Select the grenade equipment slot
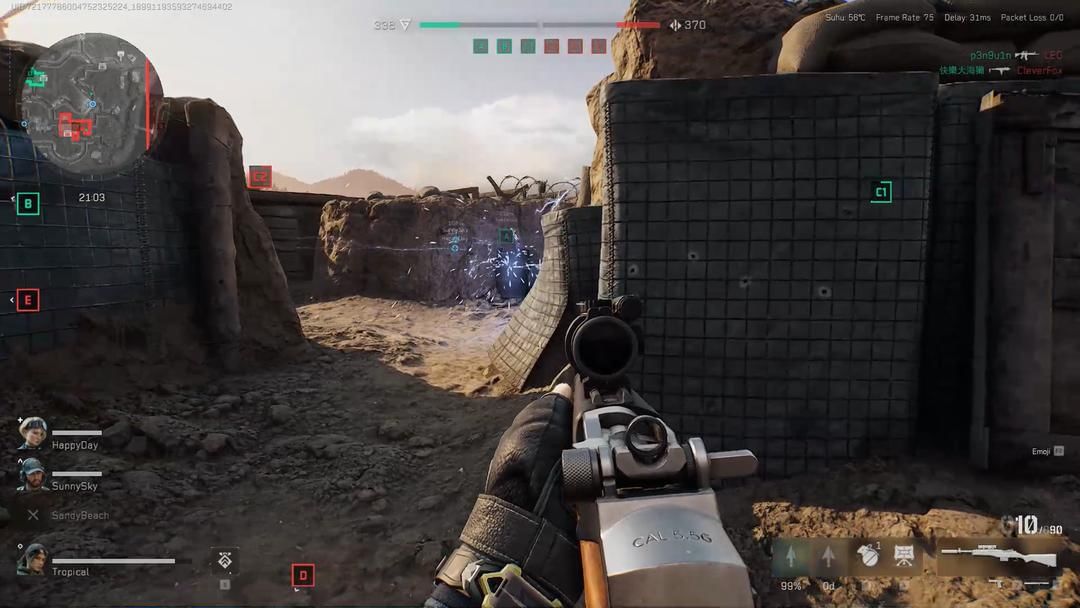Image resolution: width=1080 pixels, height=608 pixels. 868,556
